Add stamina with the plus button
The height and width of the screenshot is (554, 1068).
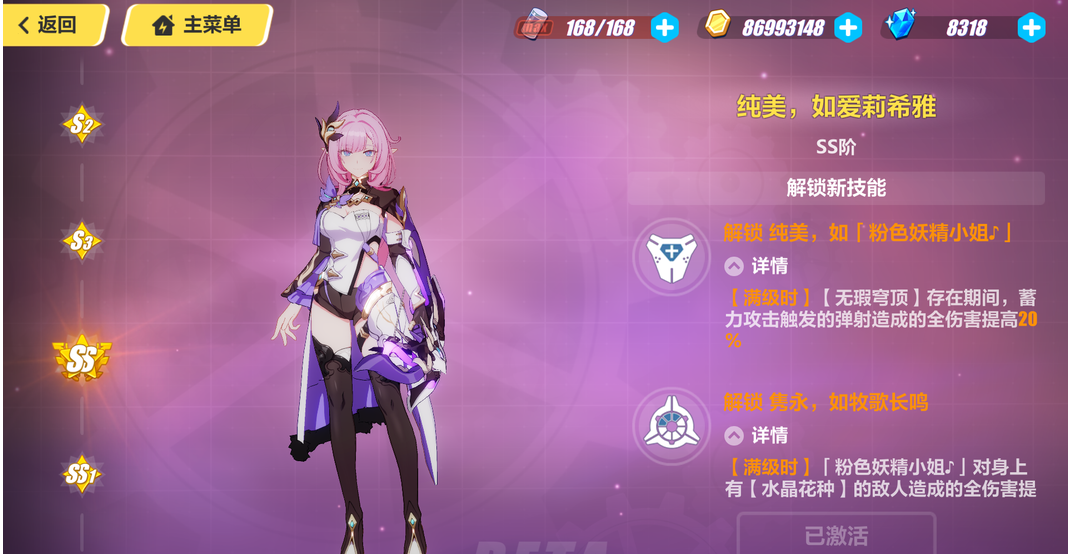(x=664, y=28)
